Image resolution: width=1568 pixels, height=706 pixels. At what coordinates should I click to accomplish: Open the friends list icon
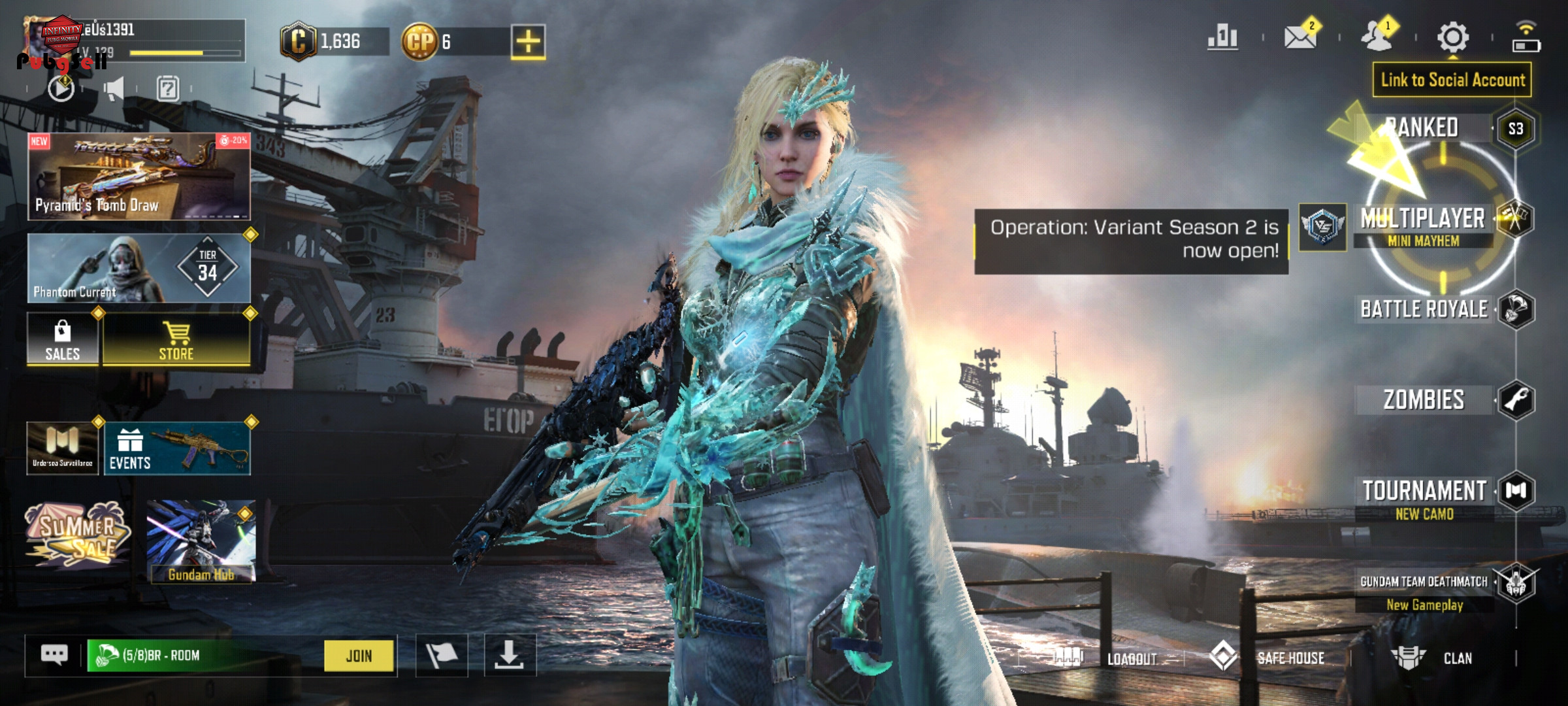tap(1377, 37)
